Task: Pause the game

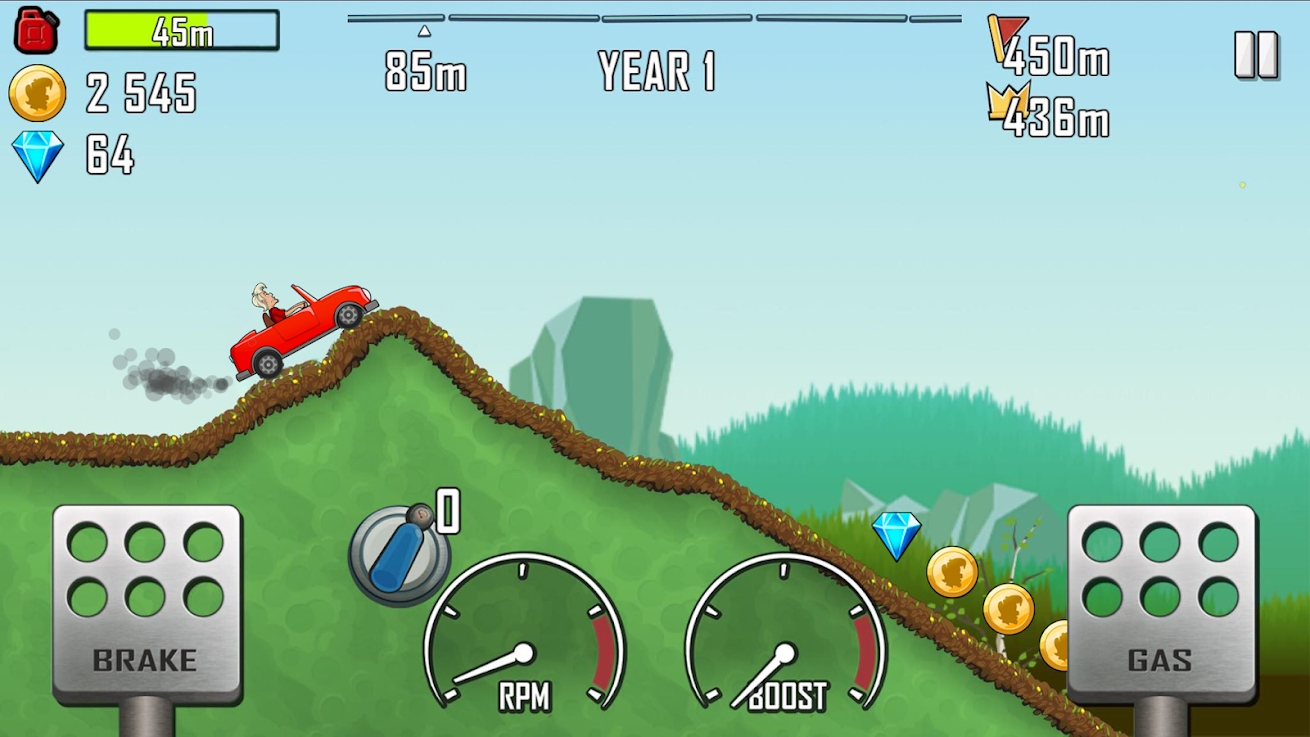Action: pos(1256,55)
